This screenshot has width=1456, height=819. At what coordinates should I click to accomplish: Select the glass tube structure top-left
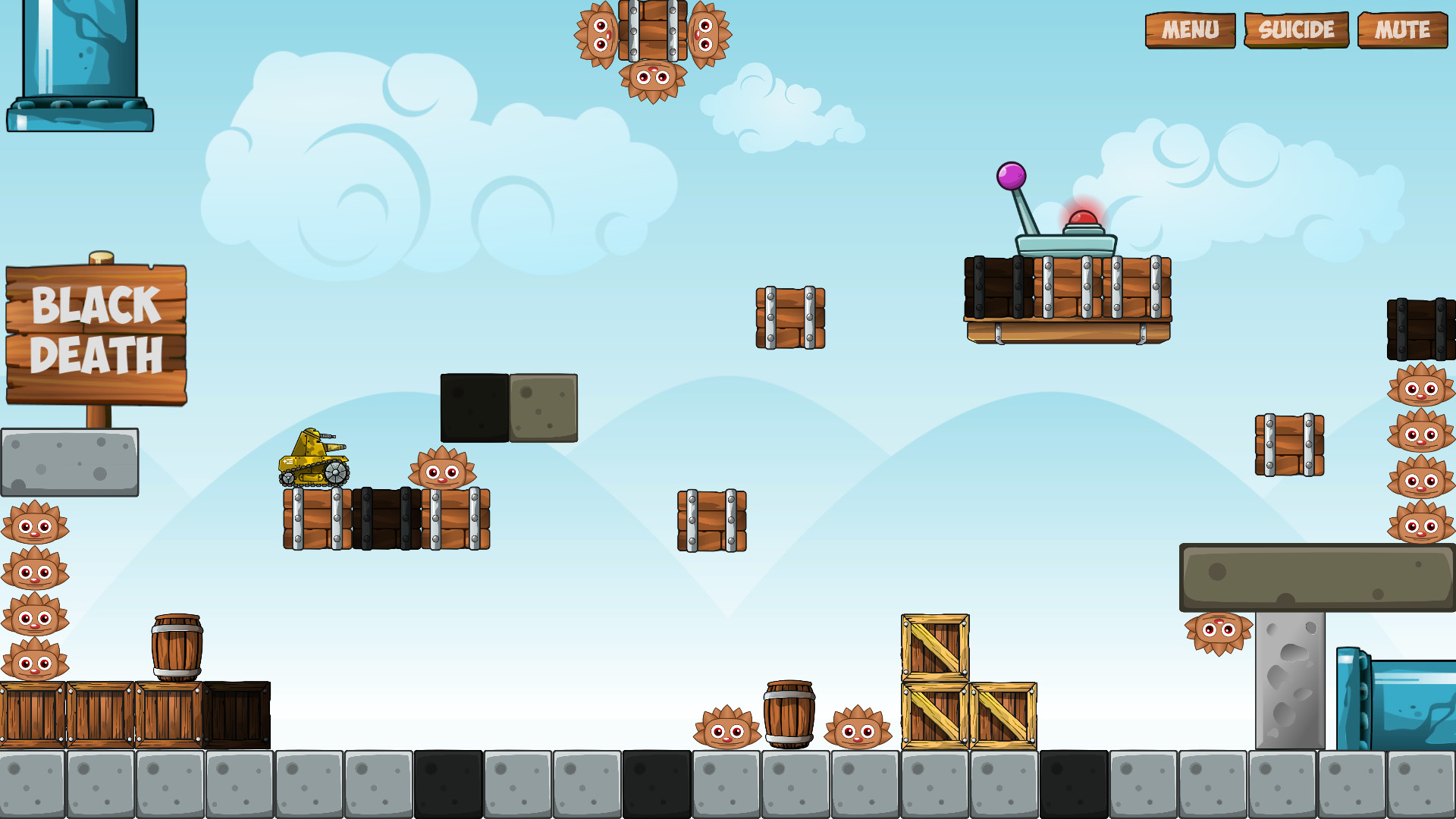(x=80, y=64)
